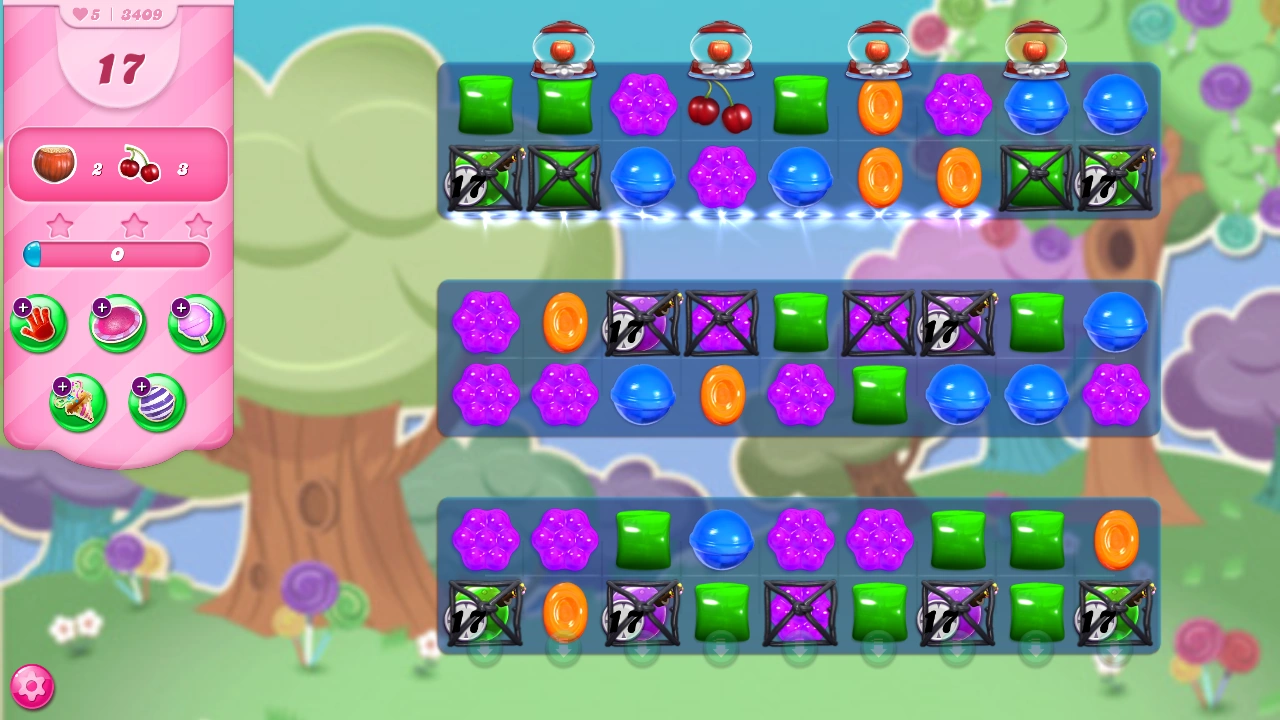
Task: Open the settings gear
Action: pos(31,685)
